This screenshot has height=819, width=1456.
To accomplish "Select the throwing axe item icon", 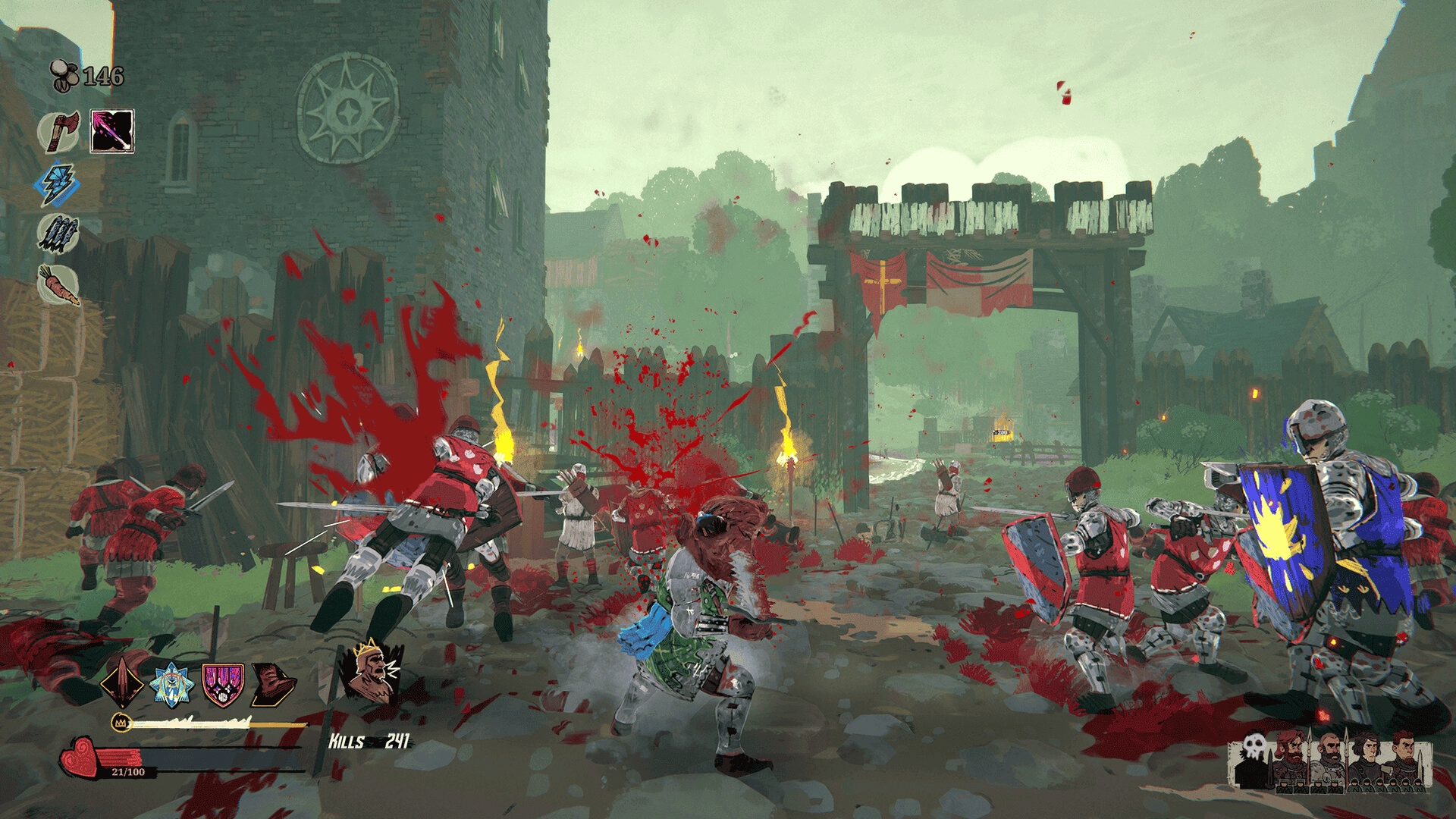I will (x=59, y=132).
